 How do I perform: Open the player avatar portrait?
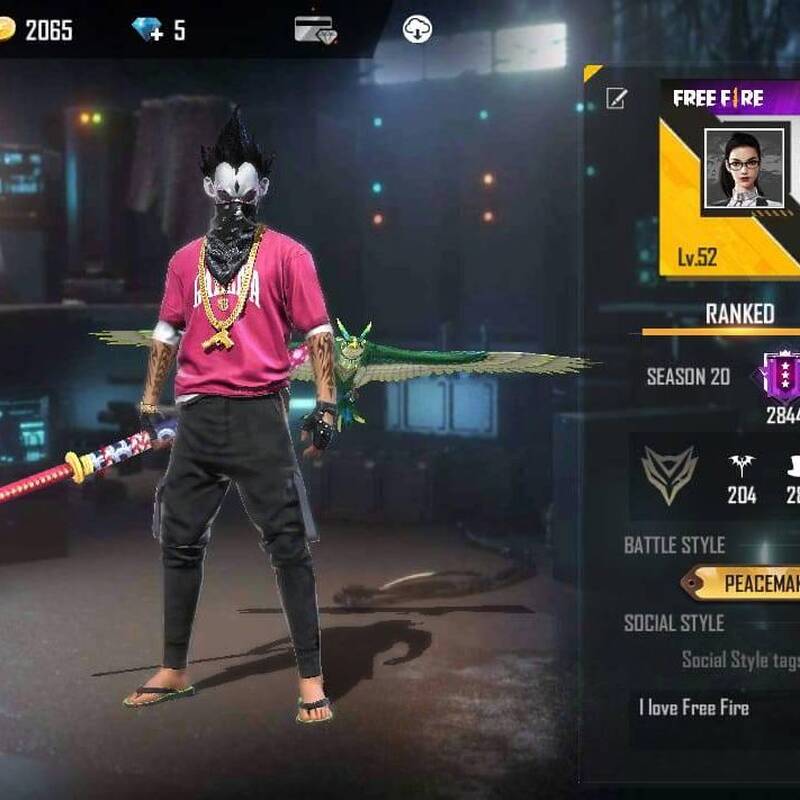pyautogui.click(x=744, y=168)
